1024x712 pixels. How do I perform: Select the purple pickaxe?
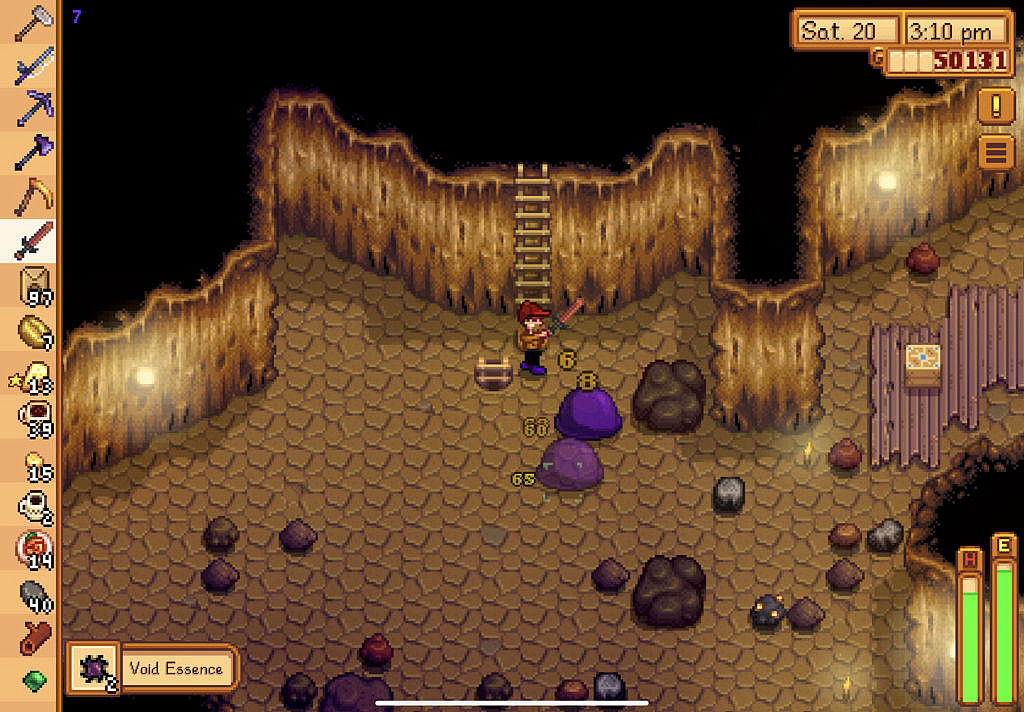click(x=33, y=108)
